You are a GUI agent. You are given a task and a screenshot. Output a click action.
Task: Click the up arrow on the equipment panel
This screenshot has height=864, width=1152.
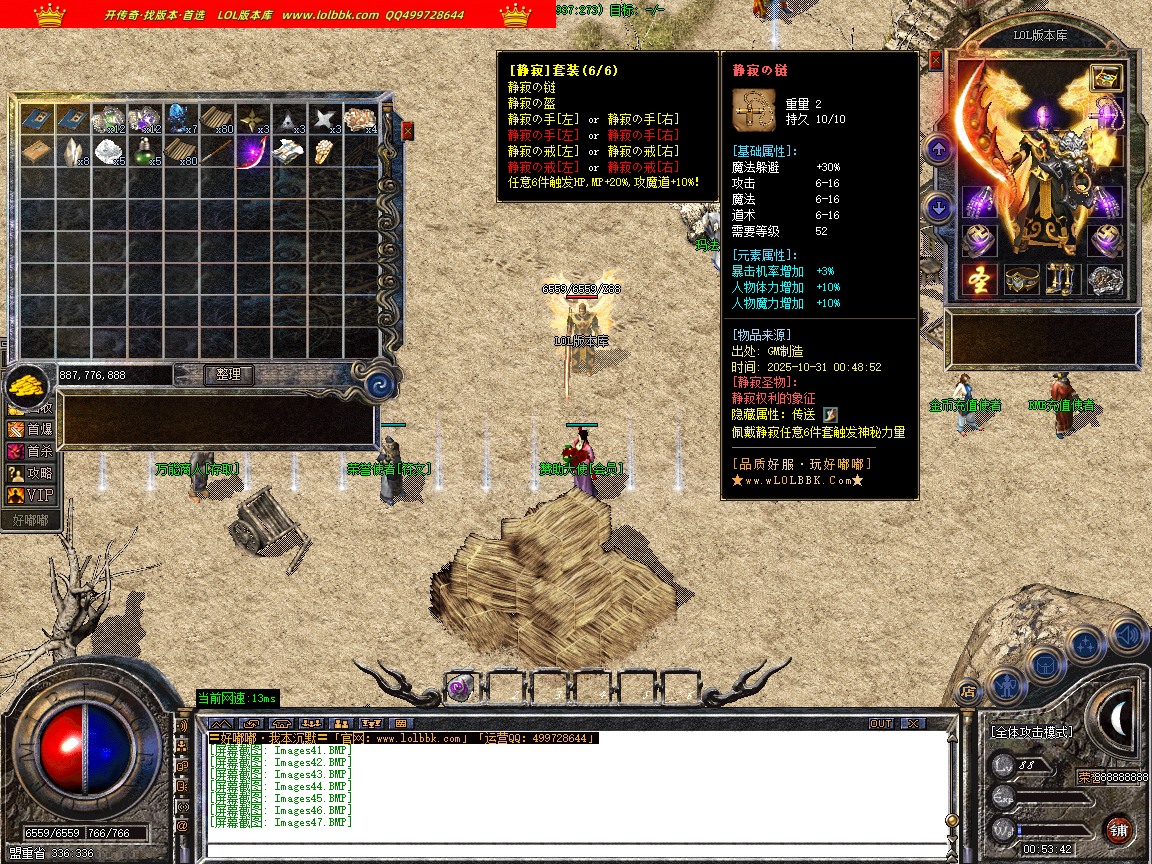tap(938, 150)
